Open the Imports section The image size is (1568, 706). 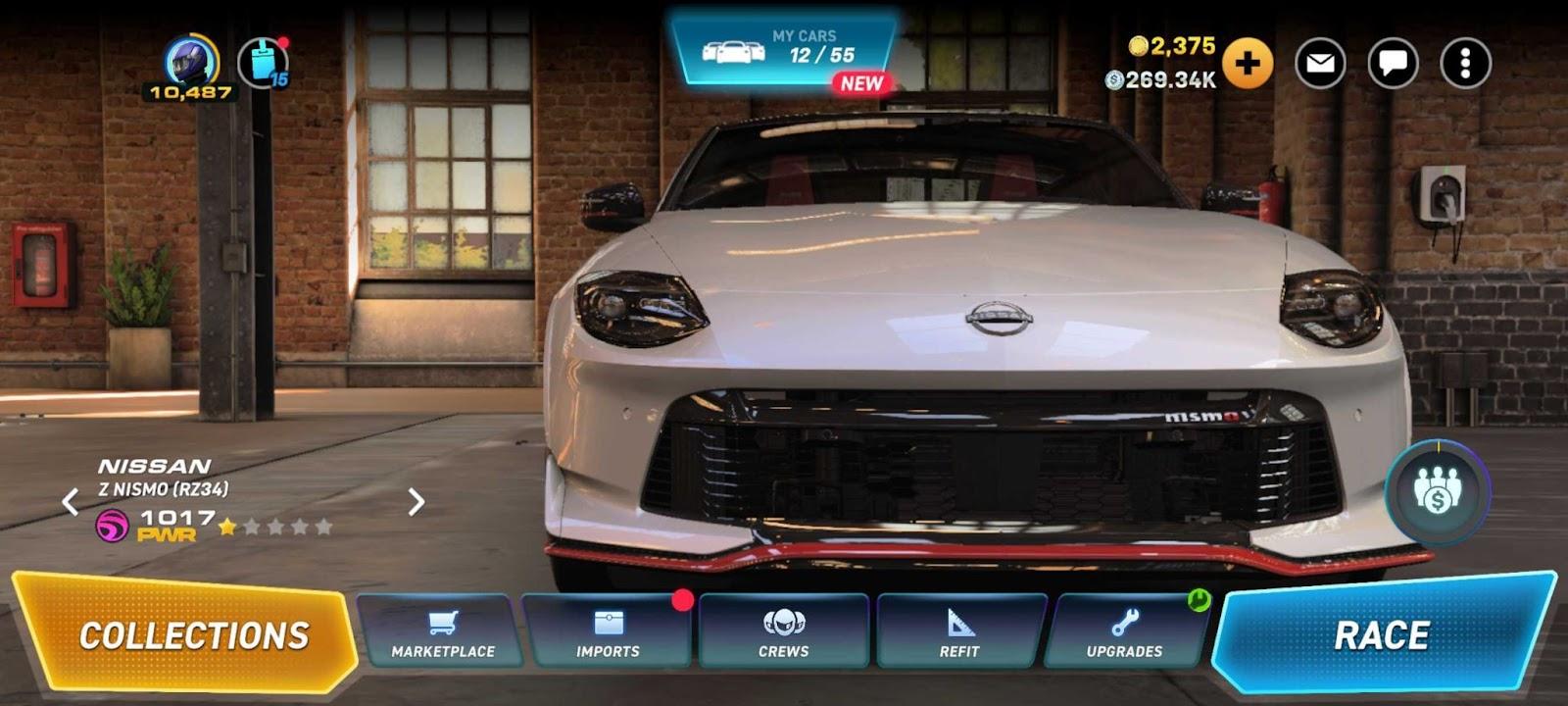(608, 632)
